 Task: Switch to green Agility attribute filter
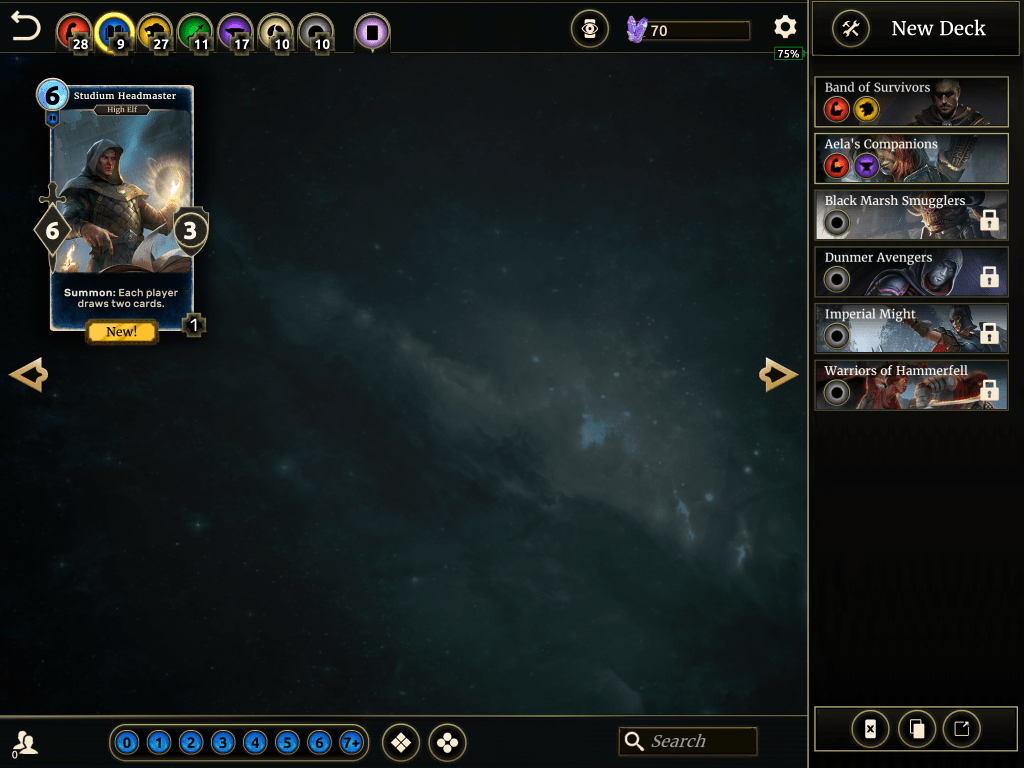pos(195,32)
